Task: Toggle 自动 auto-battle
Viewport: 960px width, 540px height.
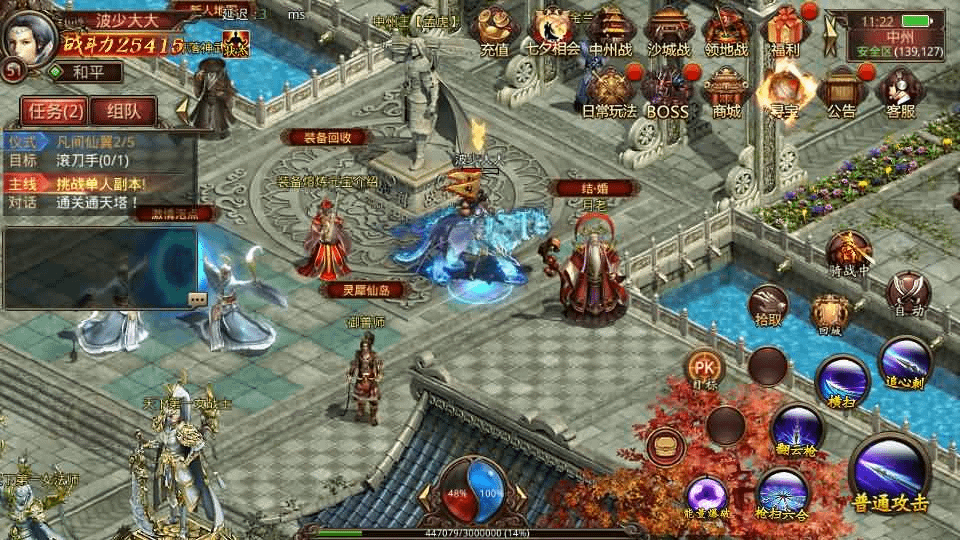Action: coord(910,295)
